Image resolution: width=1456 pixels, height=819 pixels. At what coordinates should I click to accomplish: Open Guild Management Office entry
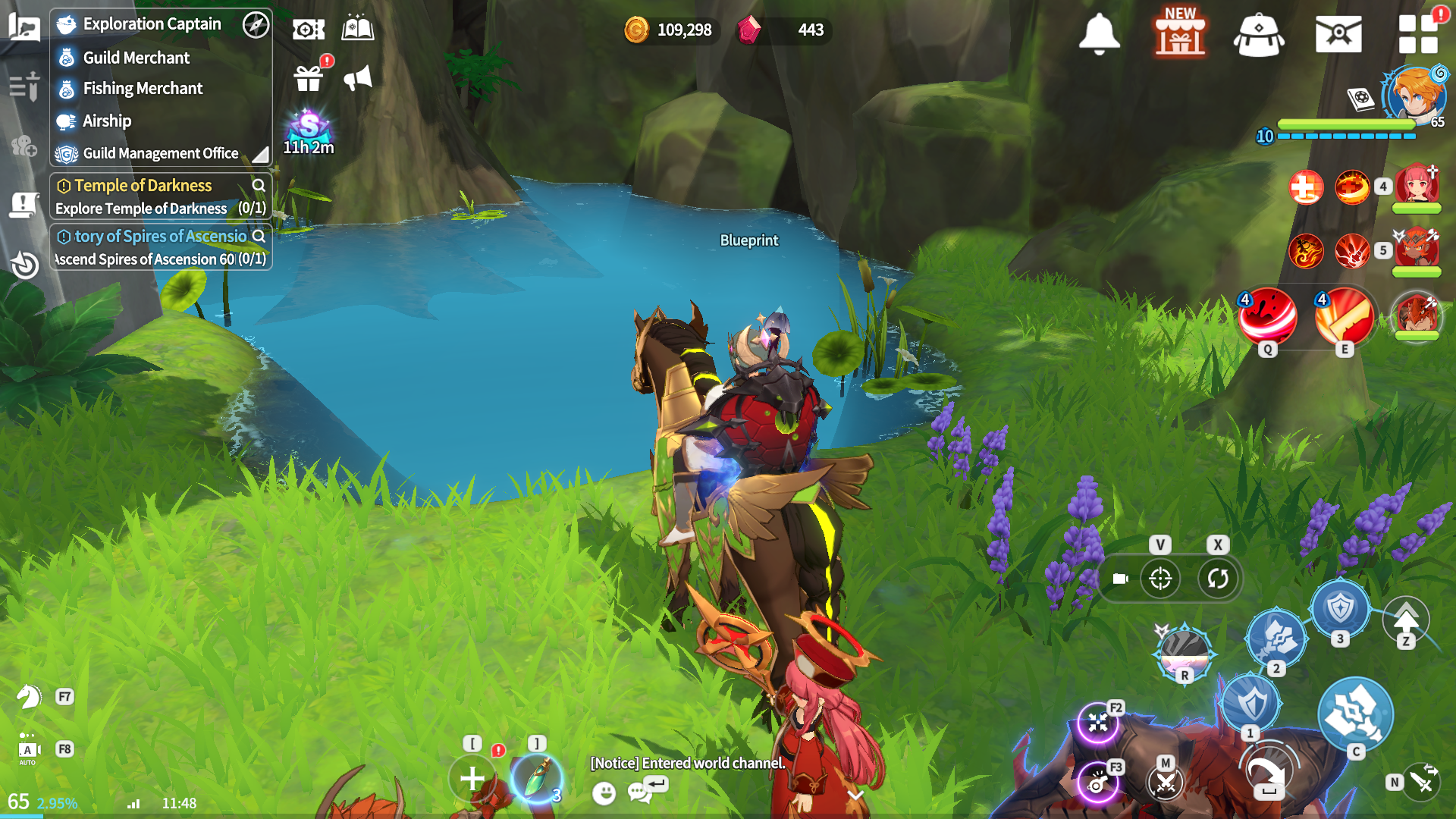(160, 153)
